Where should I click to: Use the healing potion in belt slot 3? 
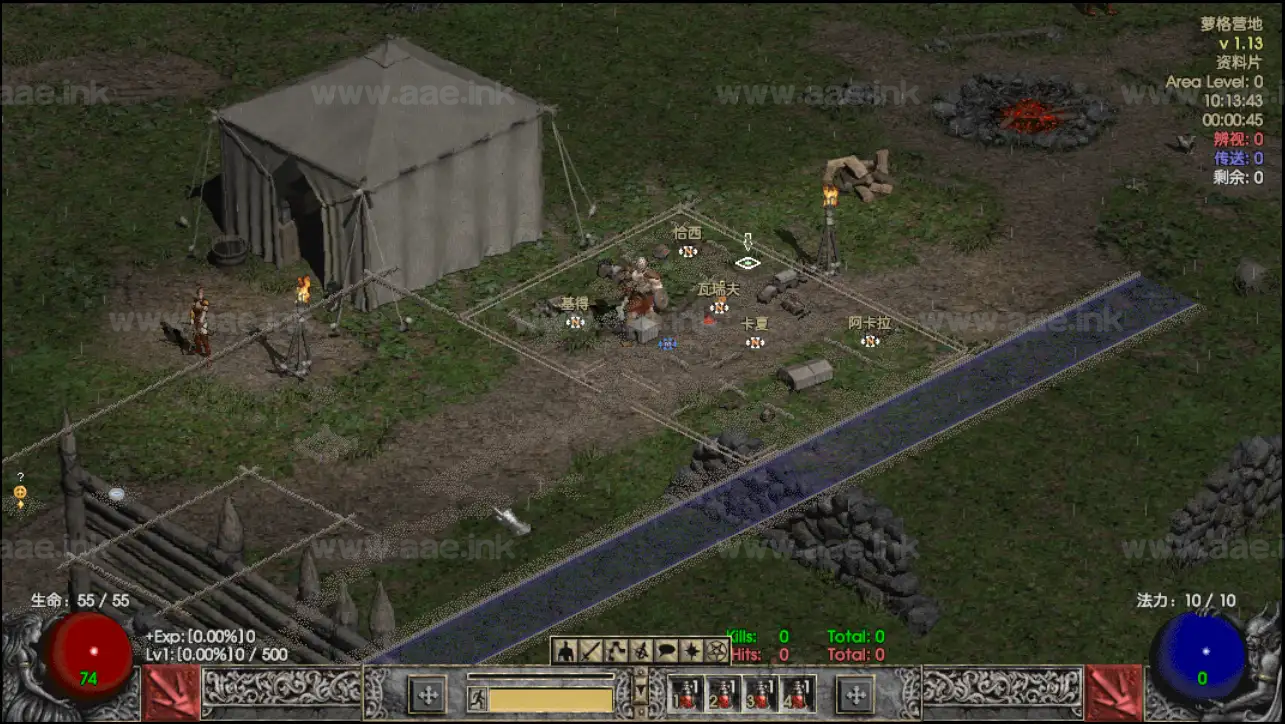[x=760, y=695]
